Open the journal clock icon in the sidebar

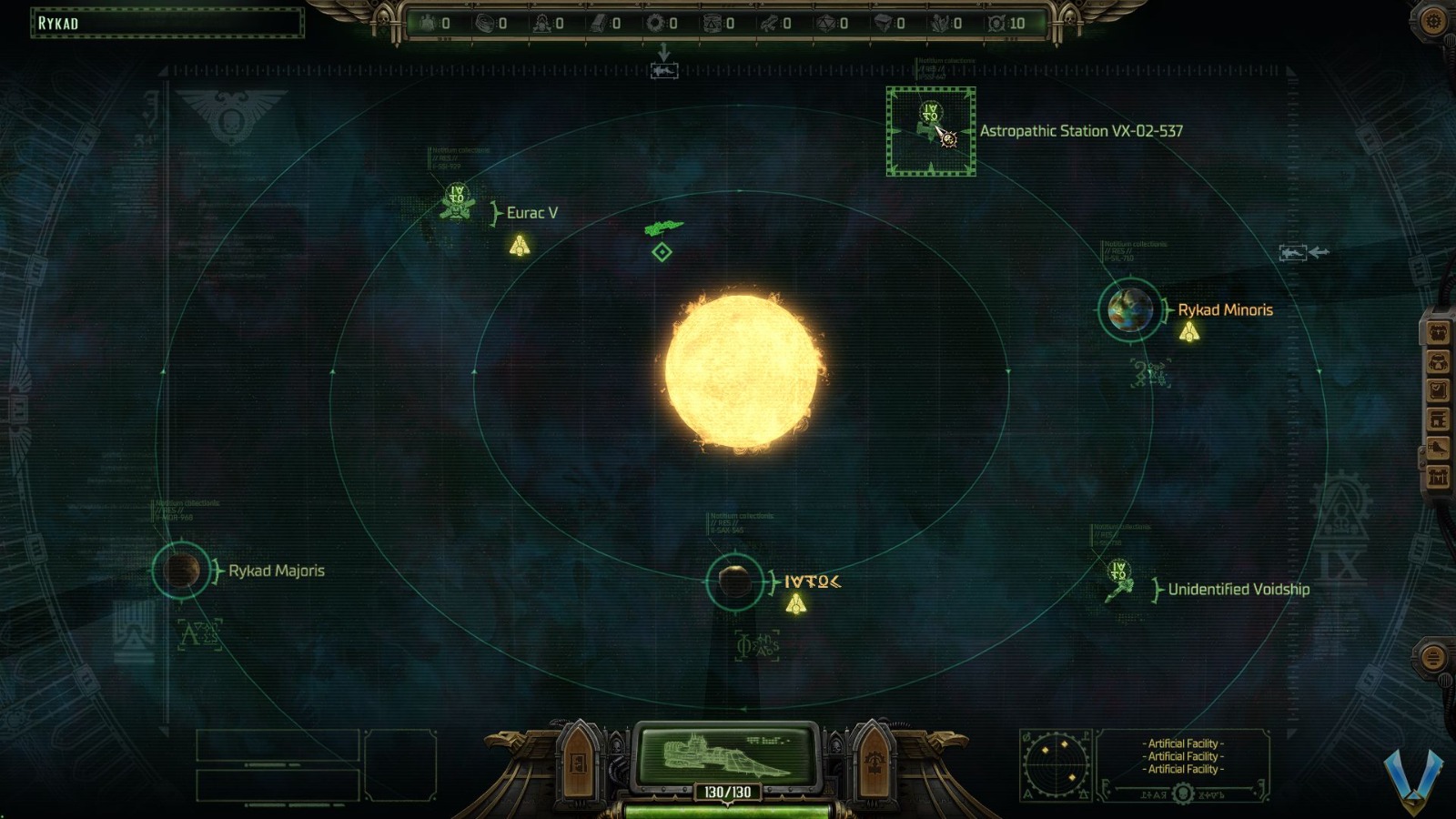click(x=1438, y=389)
